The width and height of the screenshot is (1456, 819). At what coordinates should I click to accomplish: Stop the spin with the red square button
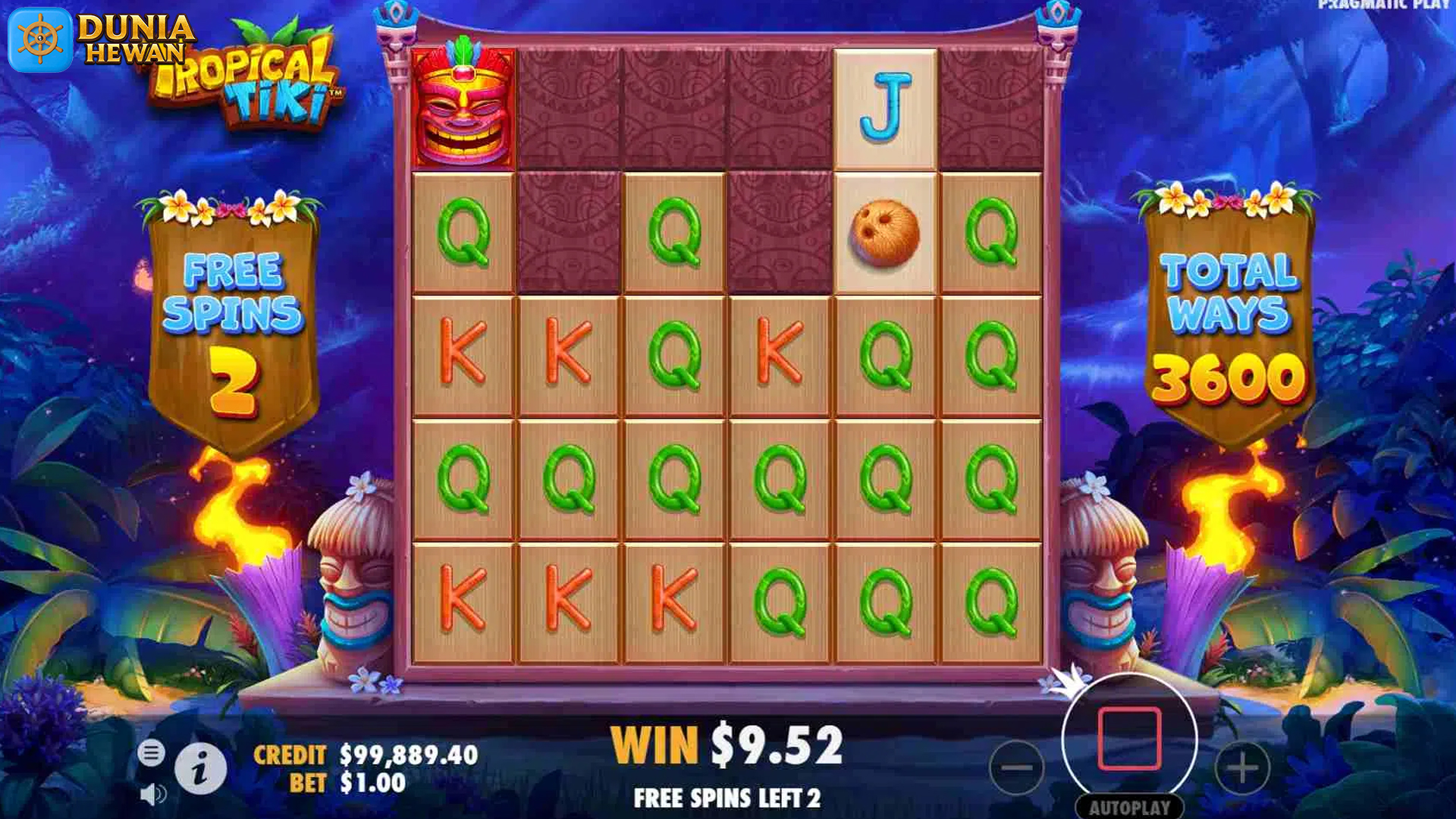[x=1129, y=739]
